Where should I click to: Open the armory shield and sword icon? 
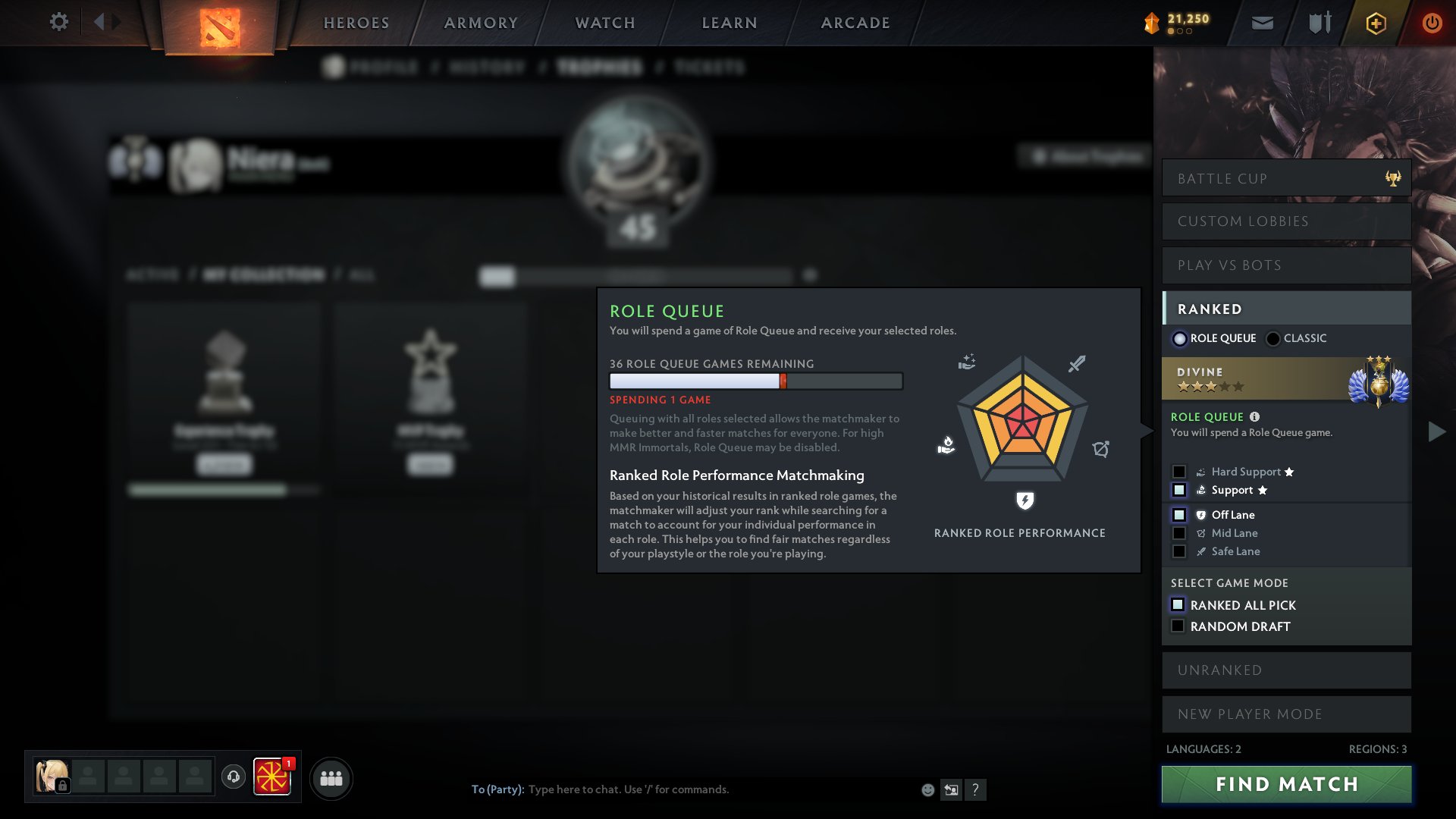click(1318, 22)
